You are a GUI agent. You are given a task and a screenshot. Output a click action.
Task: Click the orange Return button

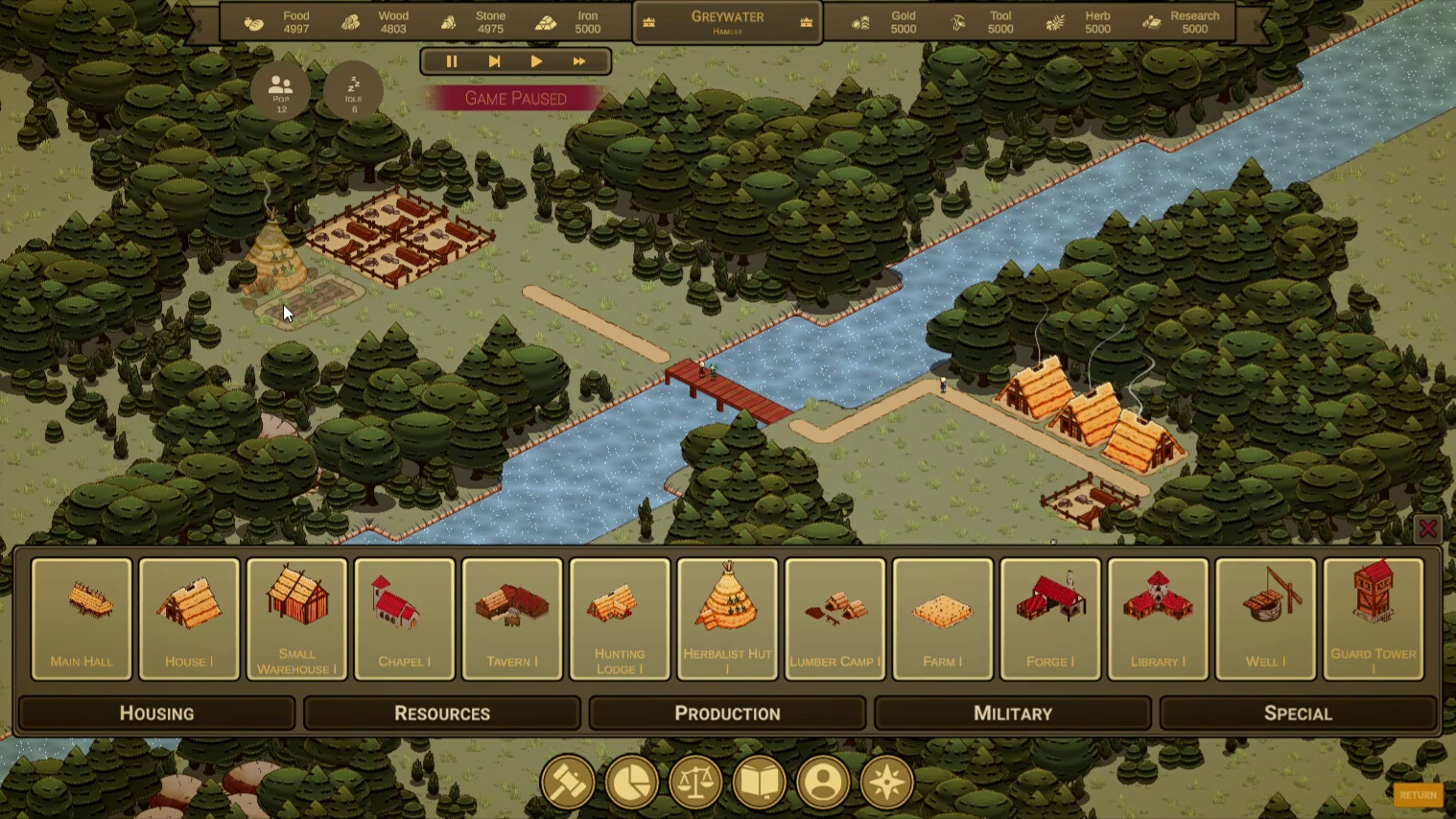click(x=1418, y=795)
